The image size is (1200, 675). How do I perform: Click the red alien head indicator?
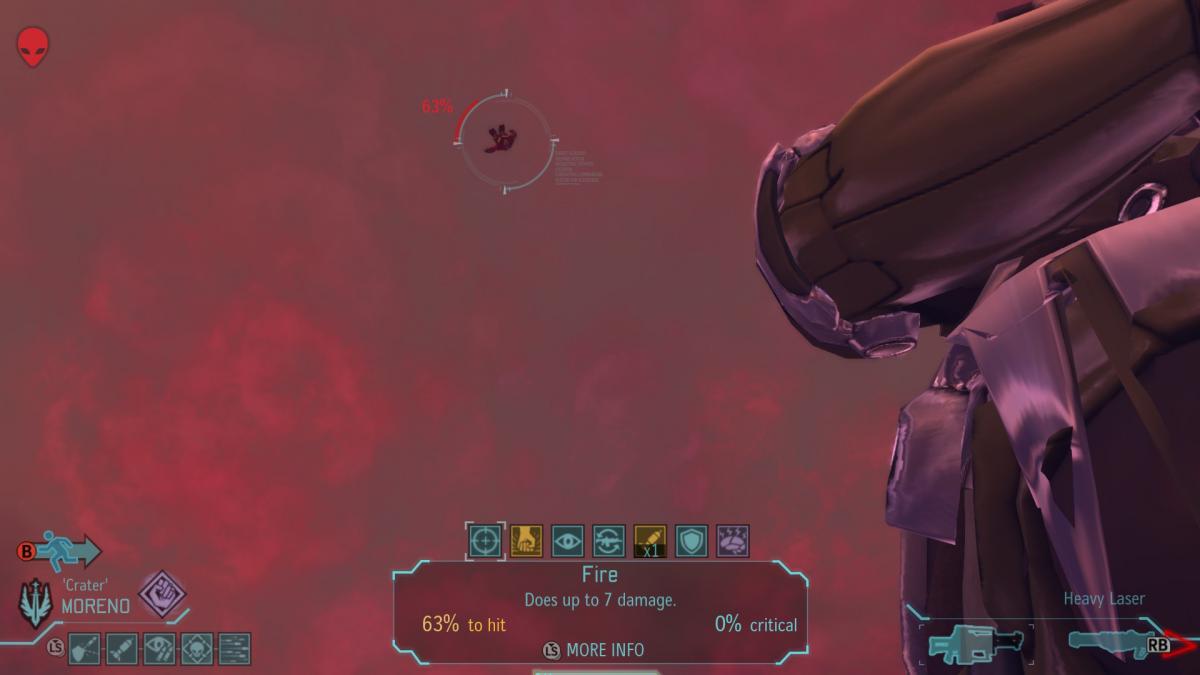tap(33, 47)
